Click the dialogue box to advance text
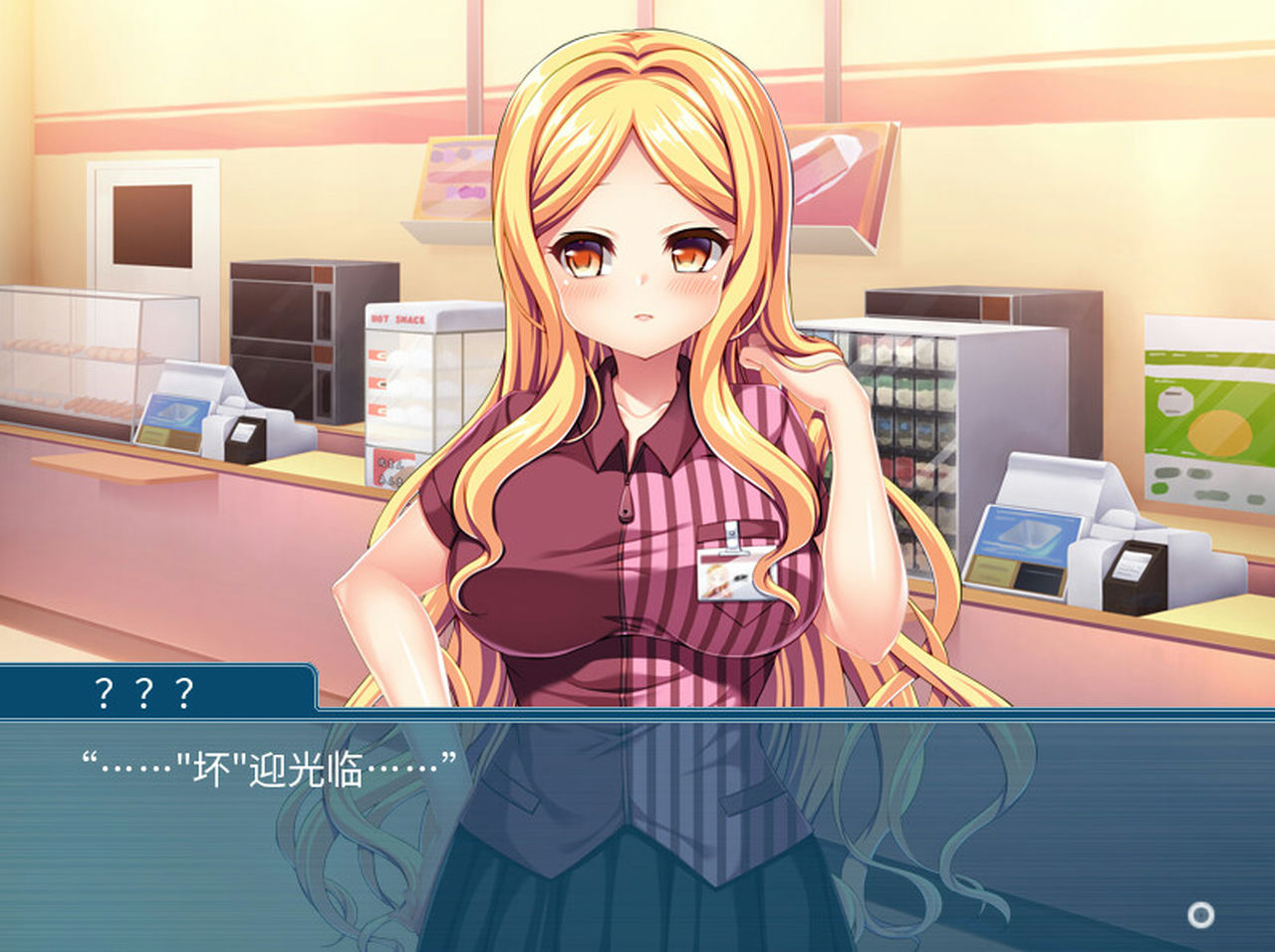Image resolution: width=1275 pixels, height=952 pixels. coord(637,846)
